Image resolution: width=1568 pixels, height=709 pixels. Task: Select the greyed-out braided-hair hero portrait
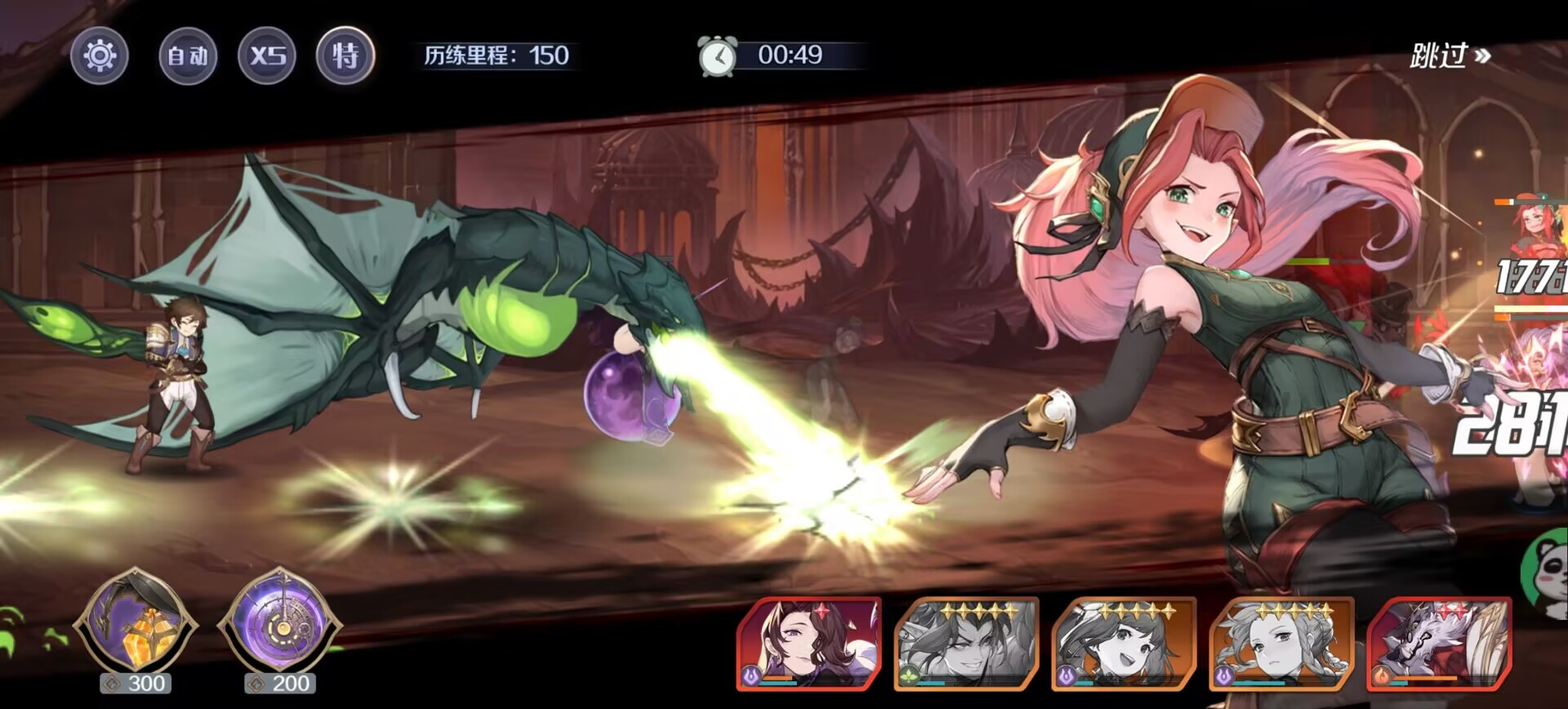[1281, 644]
